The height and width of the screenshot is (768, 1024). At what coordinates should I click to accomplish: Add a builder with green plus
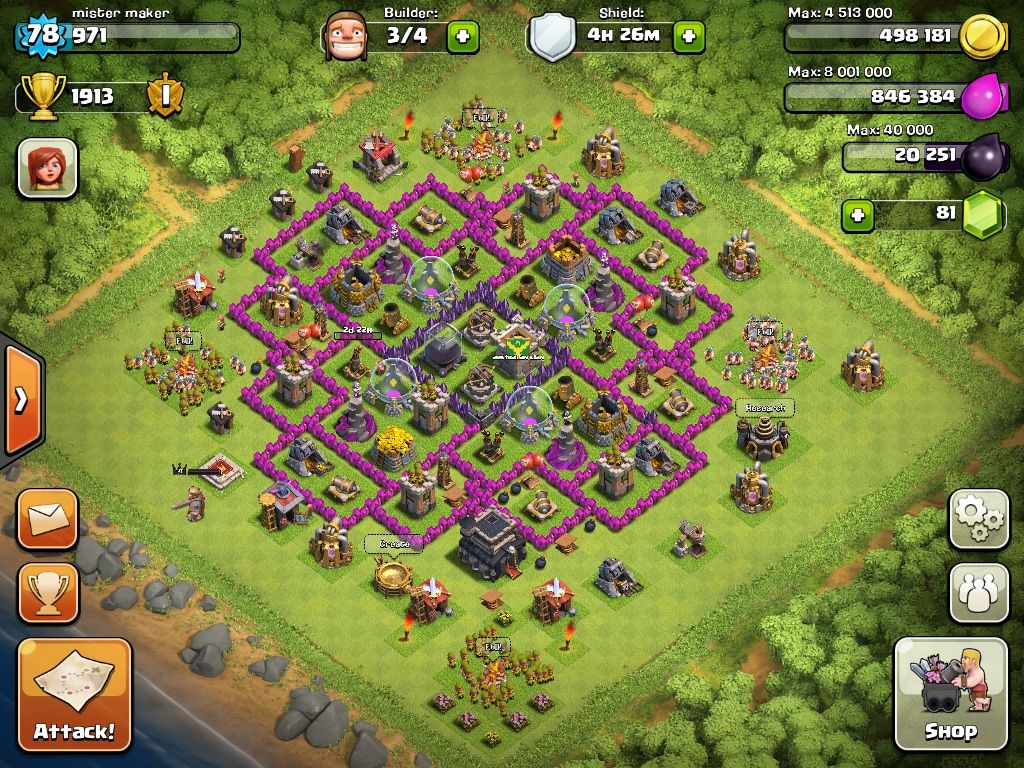click(x=462, y=37)
